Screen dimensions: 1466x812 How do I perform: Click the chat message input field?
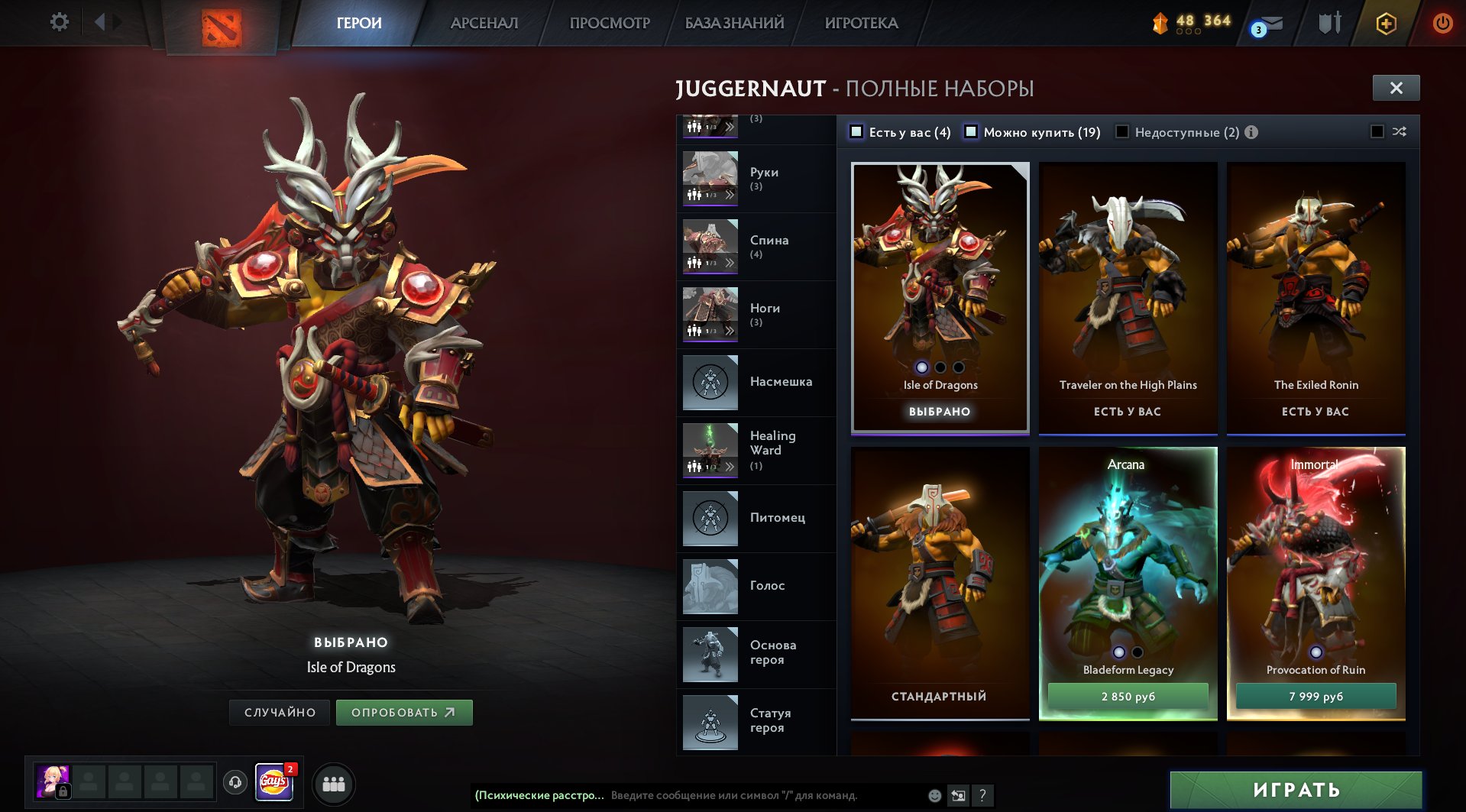pyautogui.click(x=764, y=795)
